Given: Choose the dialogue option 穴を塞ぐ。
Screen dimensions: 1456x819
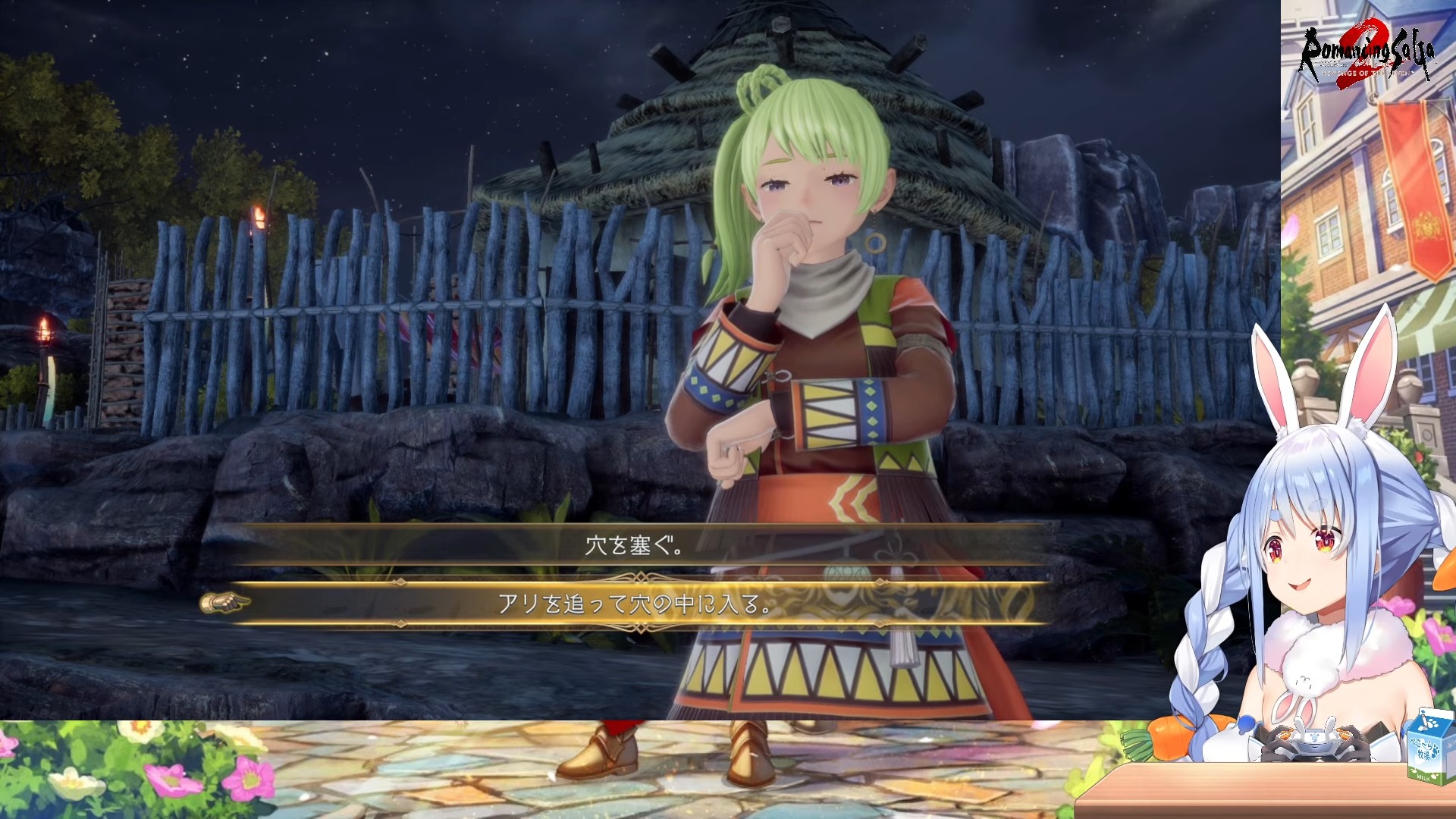Looking at the screenshot, I should pos(635,545).
